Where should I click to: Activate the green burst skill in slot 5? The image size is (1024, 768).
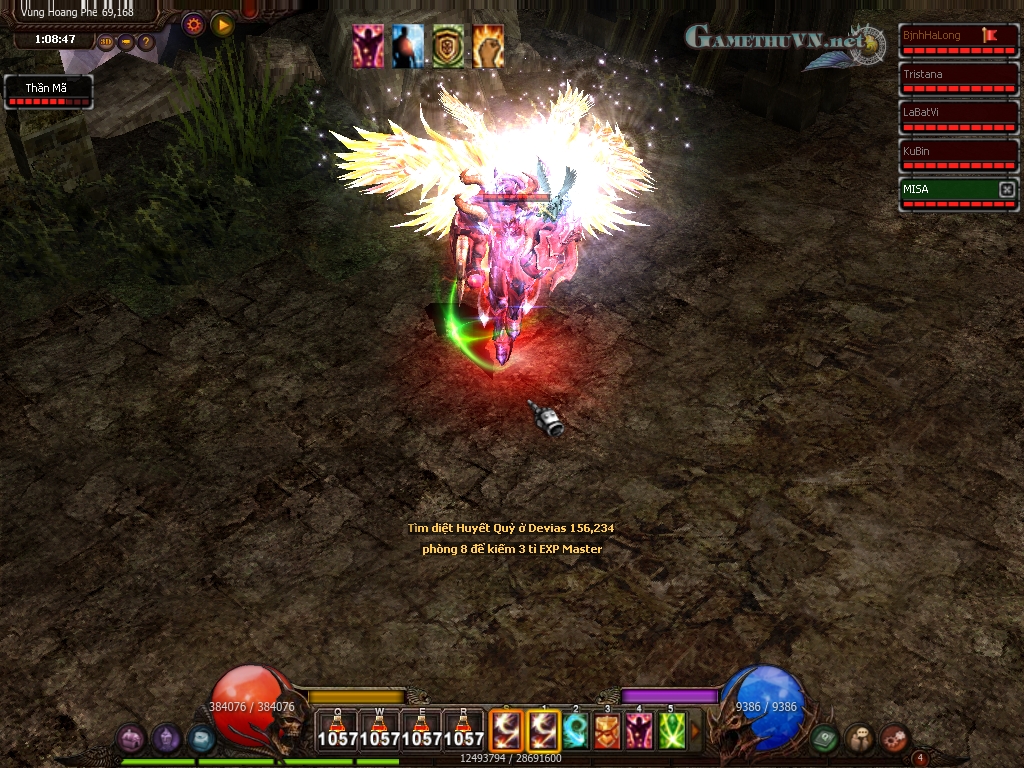click(671, 731)
